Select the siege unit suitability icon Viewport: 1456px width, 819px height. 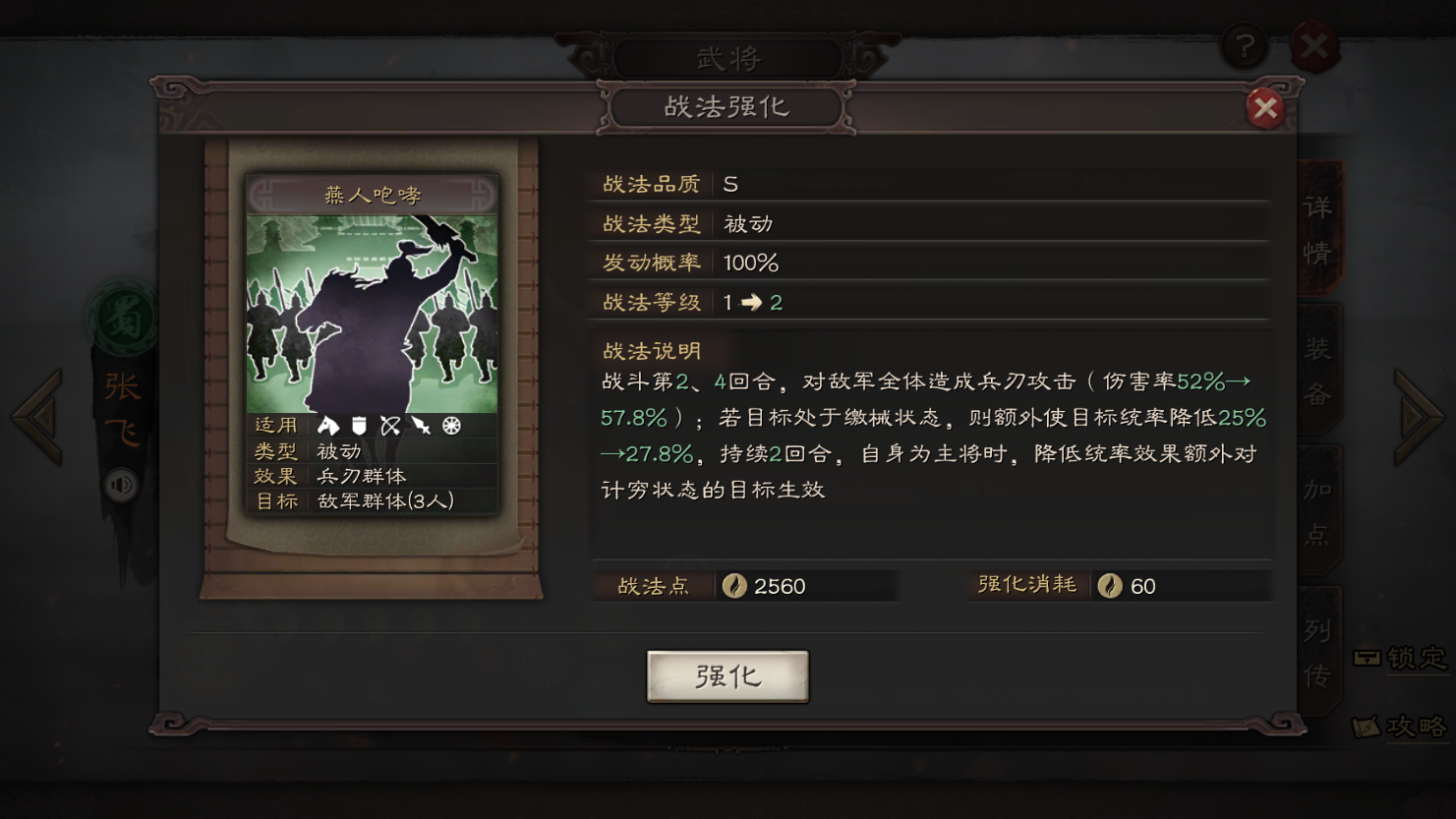451,426
